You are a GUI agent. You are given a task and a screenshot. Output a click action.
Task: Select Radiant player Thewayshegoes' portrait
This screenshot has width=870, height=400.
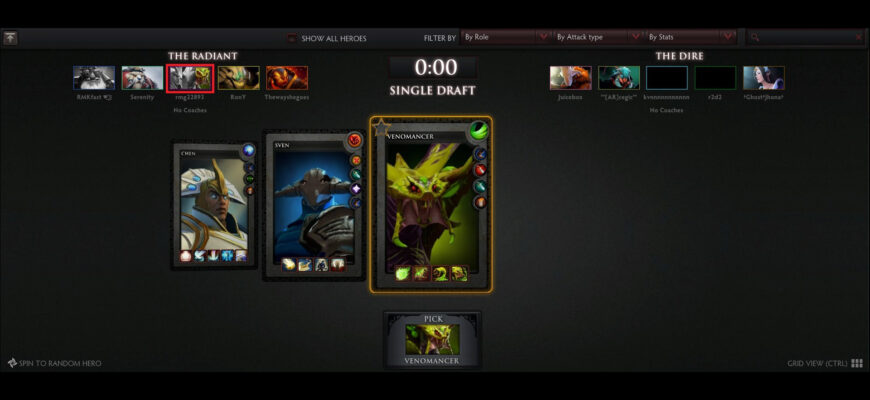pos(287,78)
